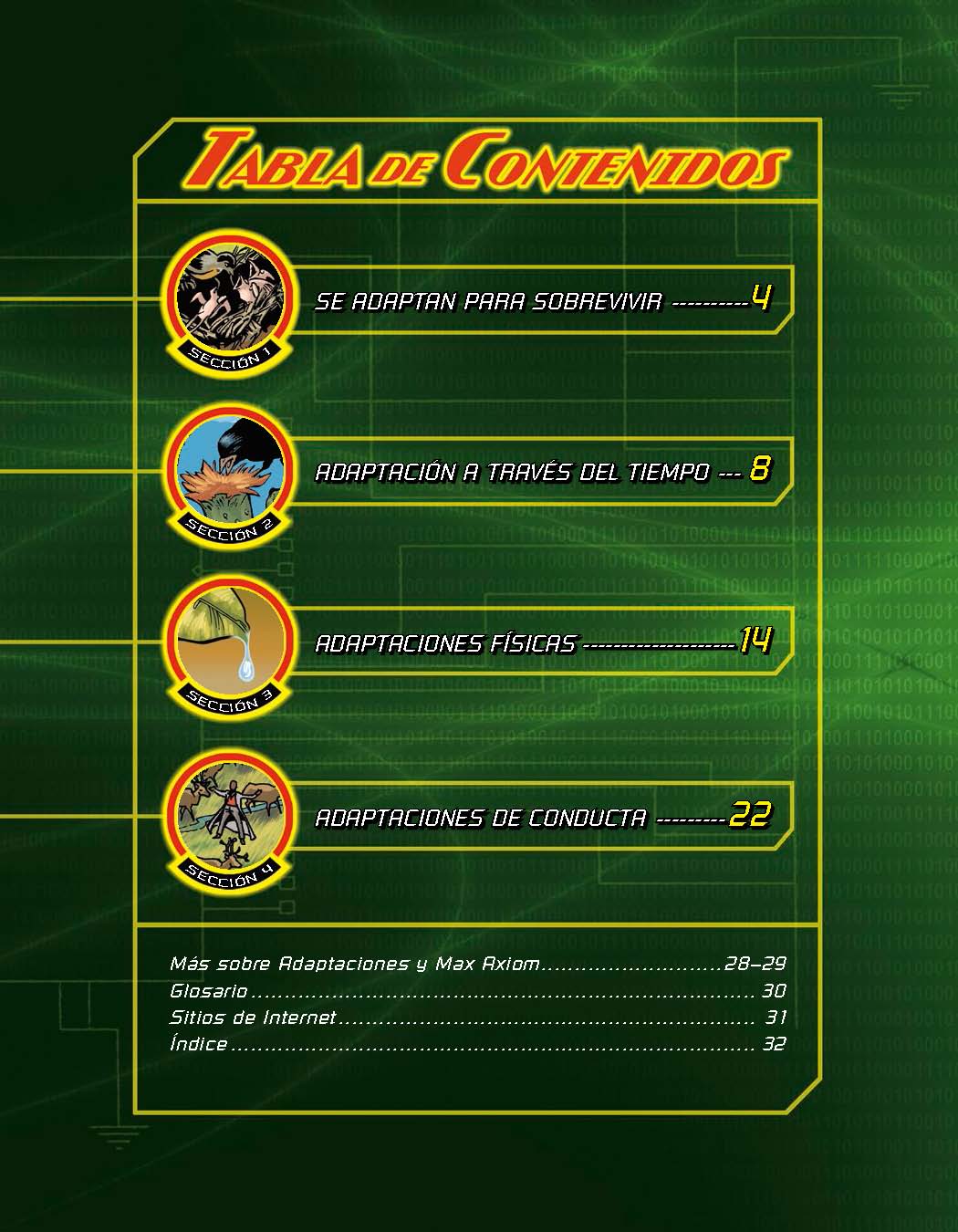This screenshot has width=958, height=1232.
Task: Choose 'Adaptaciones de conducta' entry
Action: point(481,818)
